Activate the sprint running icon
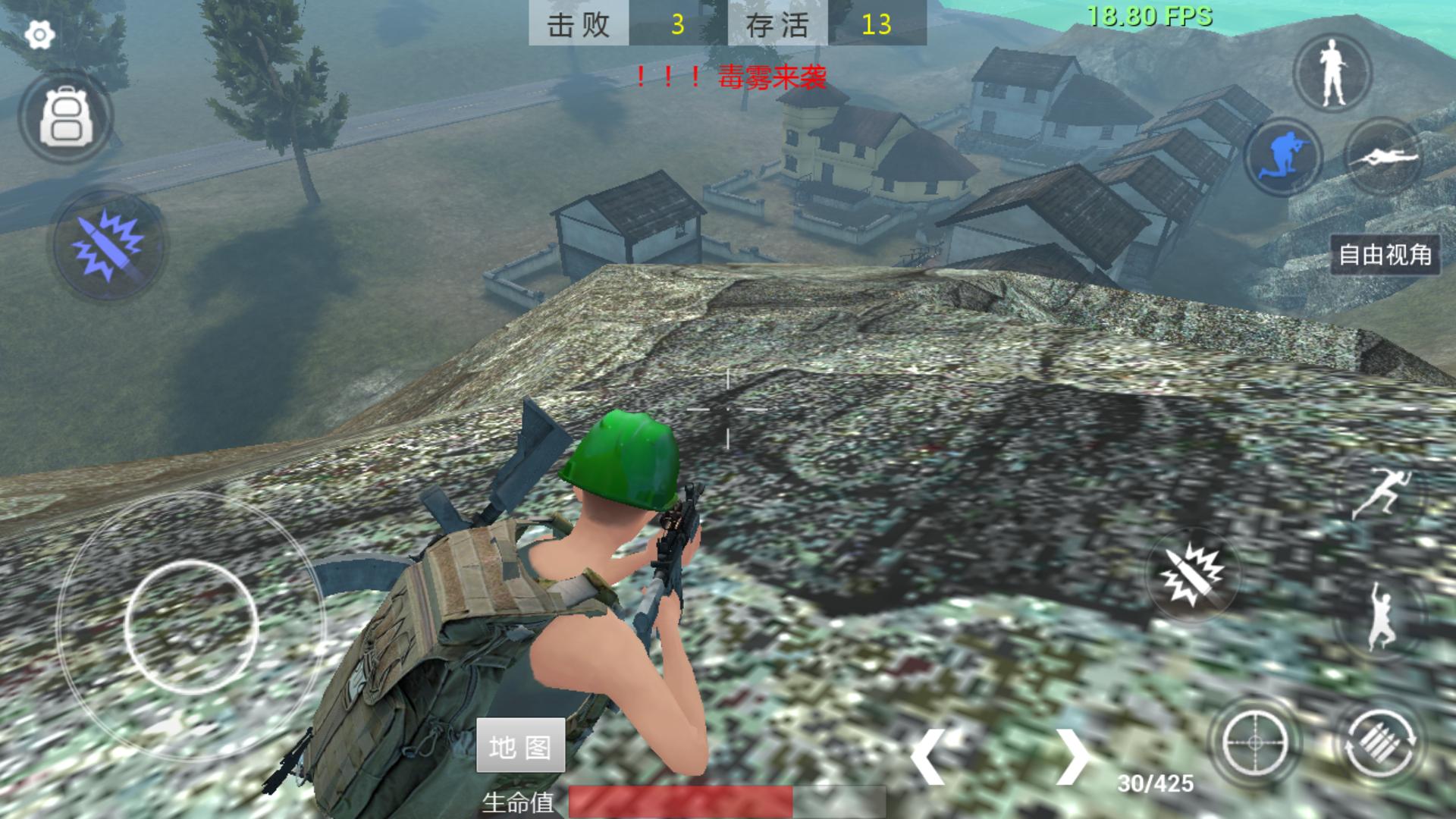This screenshot has height=819, width=1456. pos(1382,494)
